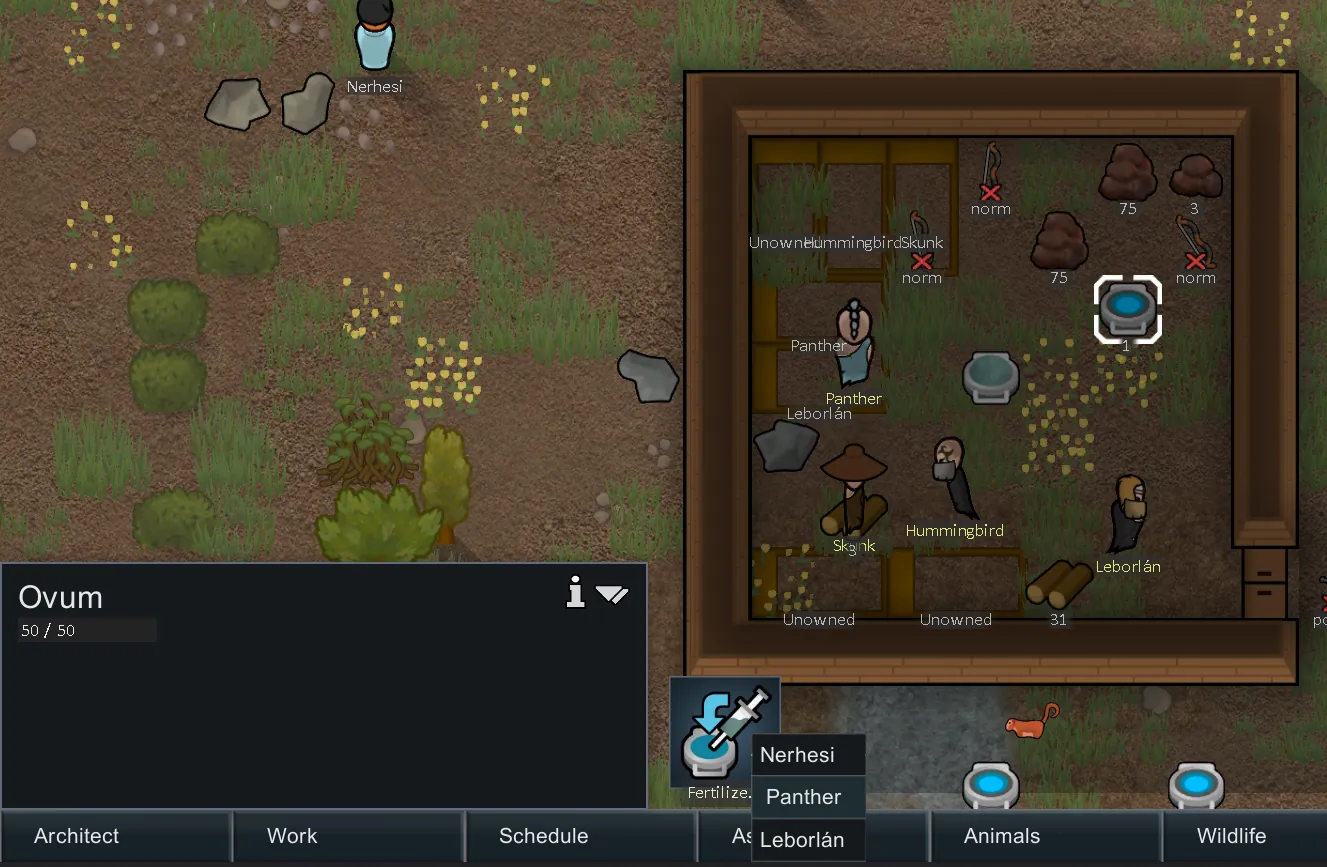Click the arrow icon beside the info button
This screenshot has height=867, width=1327.
pos(612,595)
